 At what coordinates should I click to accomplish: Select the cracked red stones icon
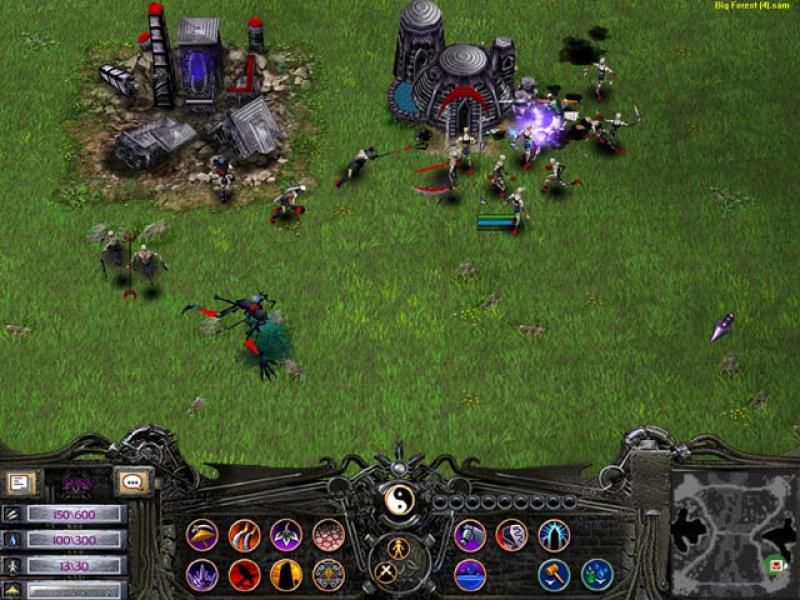pos(328,535)
